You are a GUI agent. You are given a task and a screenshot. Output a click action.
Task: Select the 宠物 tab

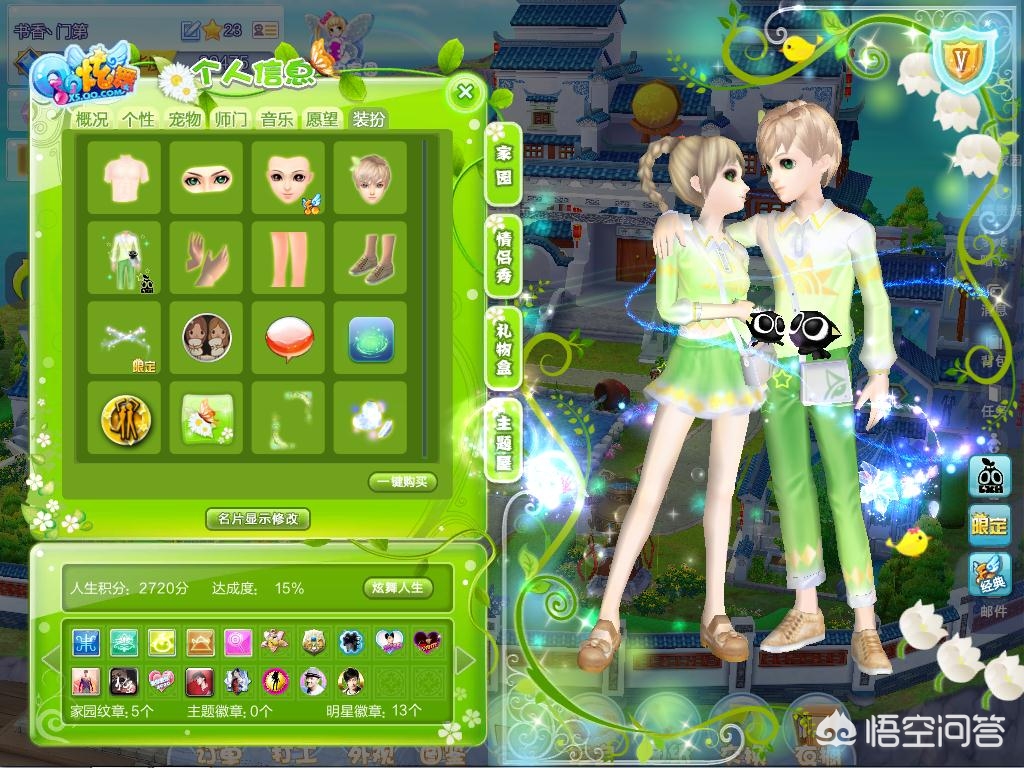pyautogui.click(x=185, y=119)
